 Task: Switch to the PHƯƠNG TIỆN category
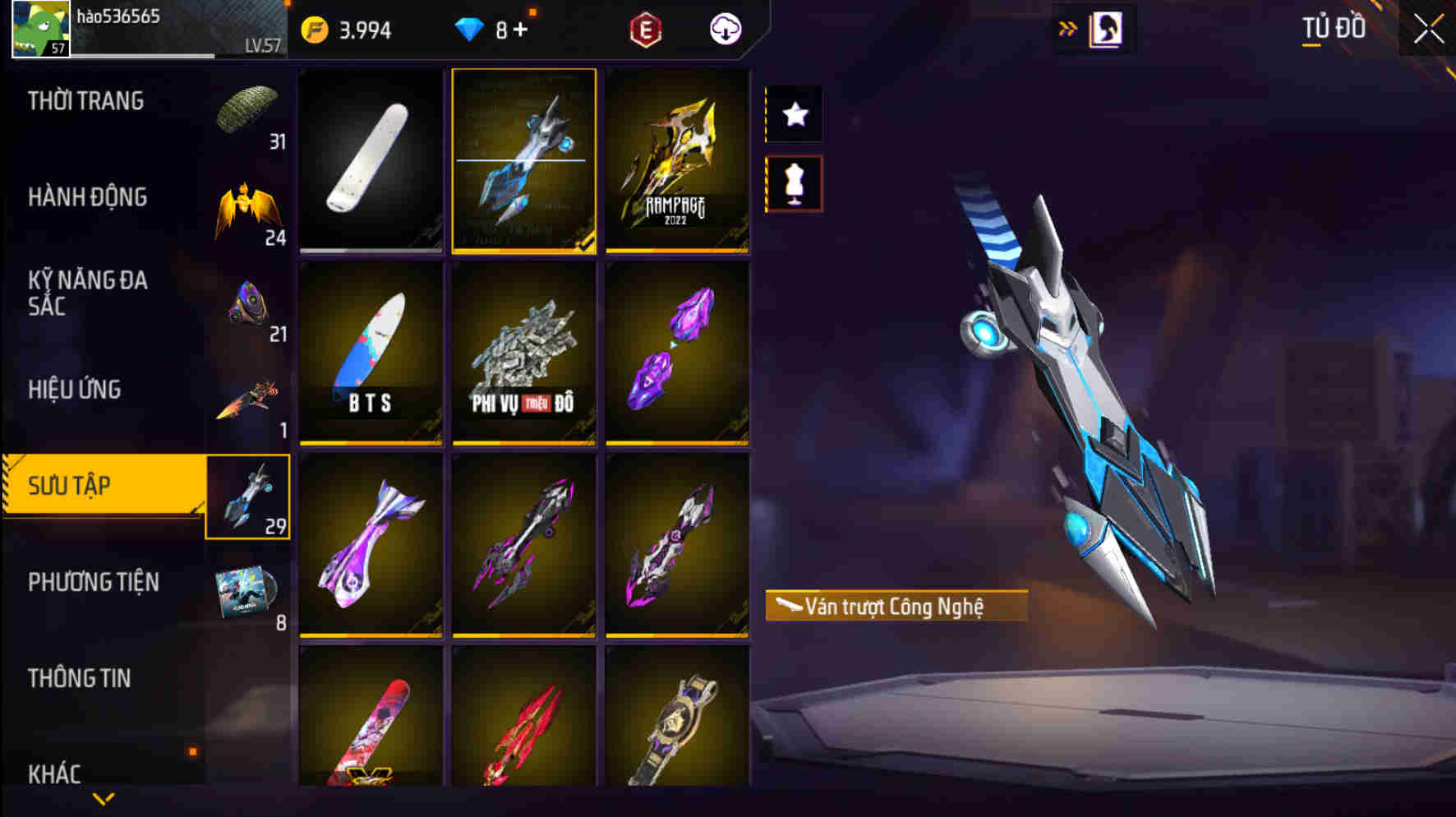[x=94, y=581]
